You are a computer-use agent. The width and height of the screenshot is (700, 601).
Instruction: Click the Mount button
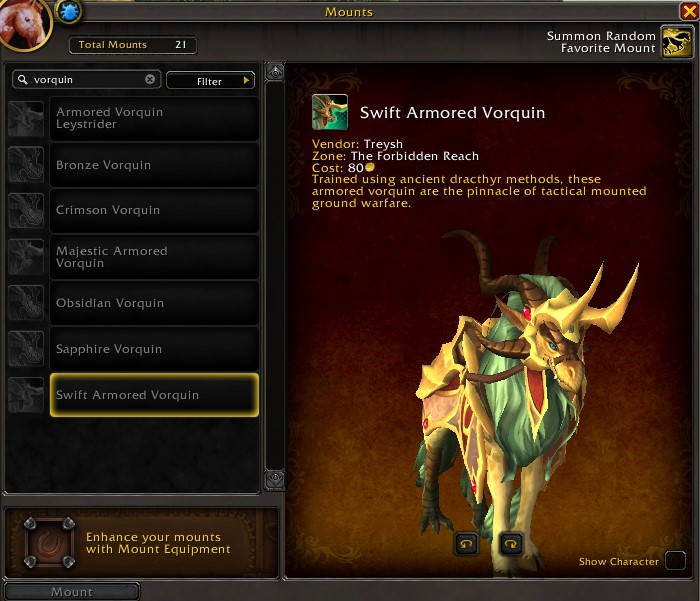(71, 592)
